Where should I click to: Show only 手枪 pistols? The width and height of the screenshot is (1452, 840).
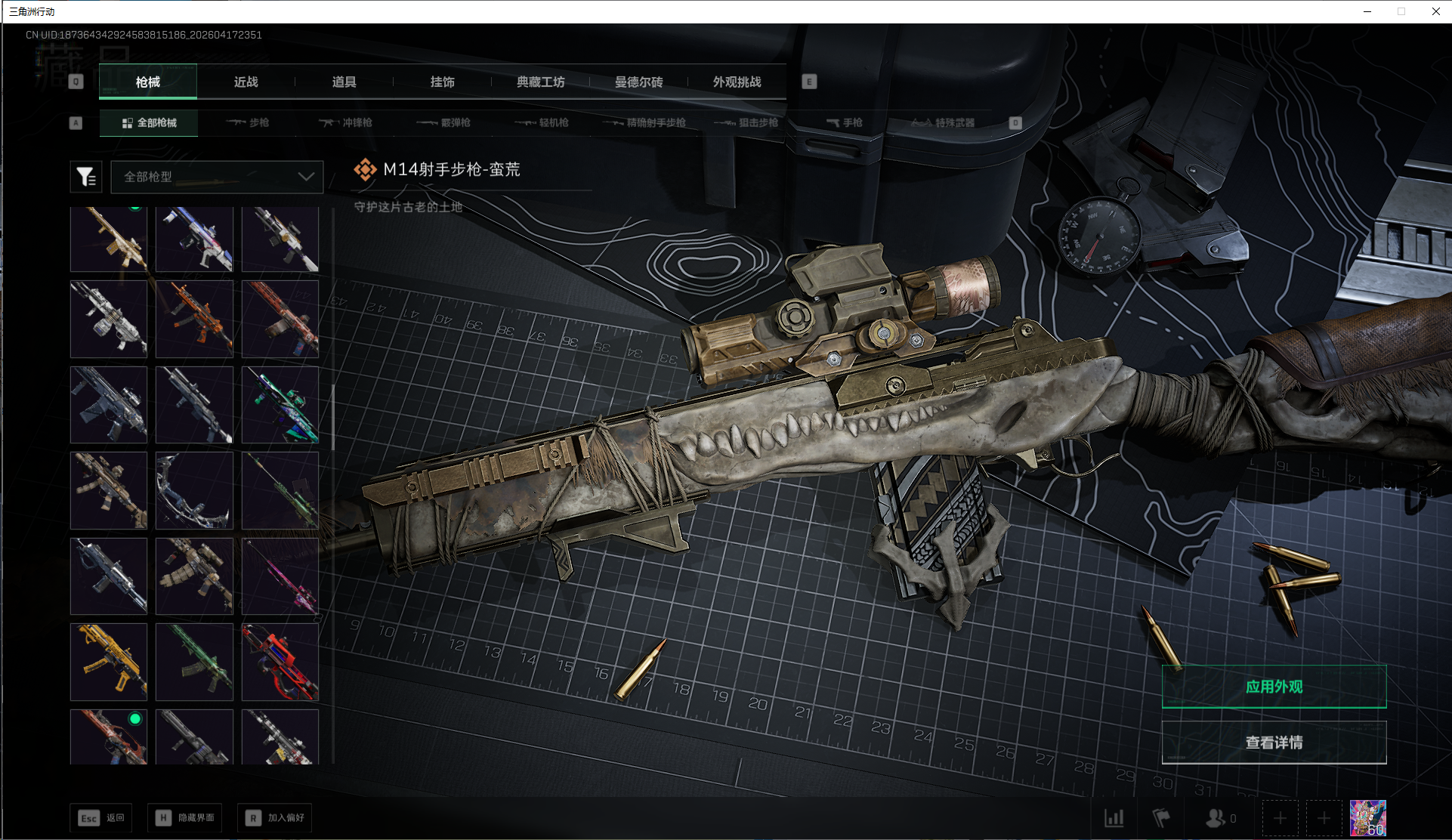845,122
